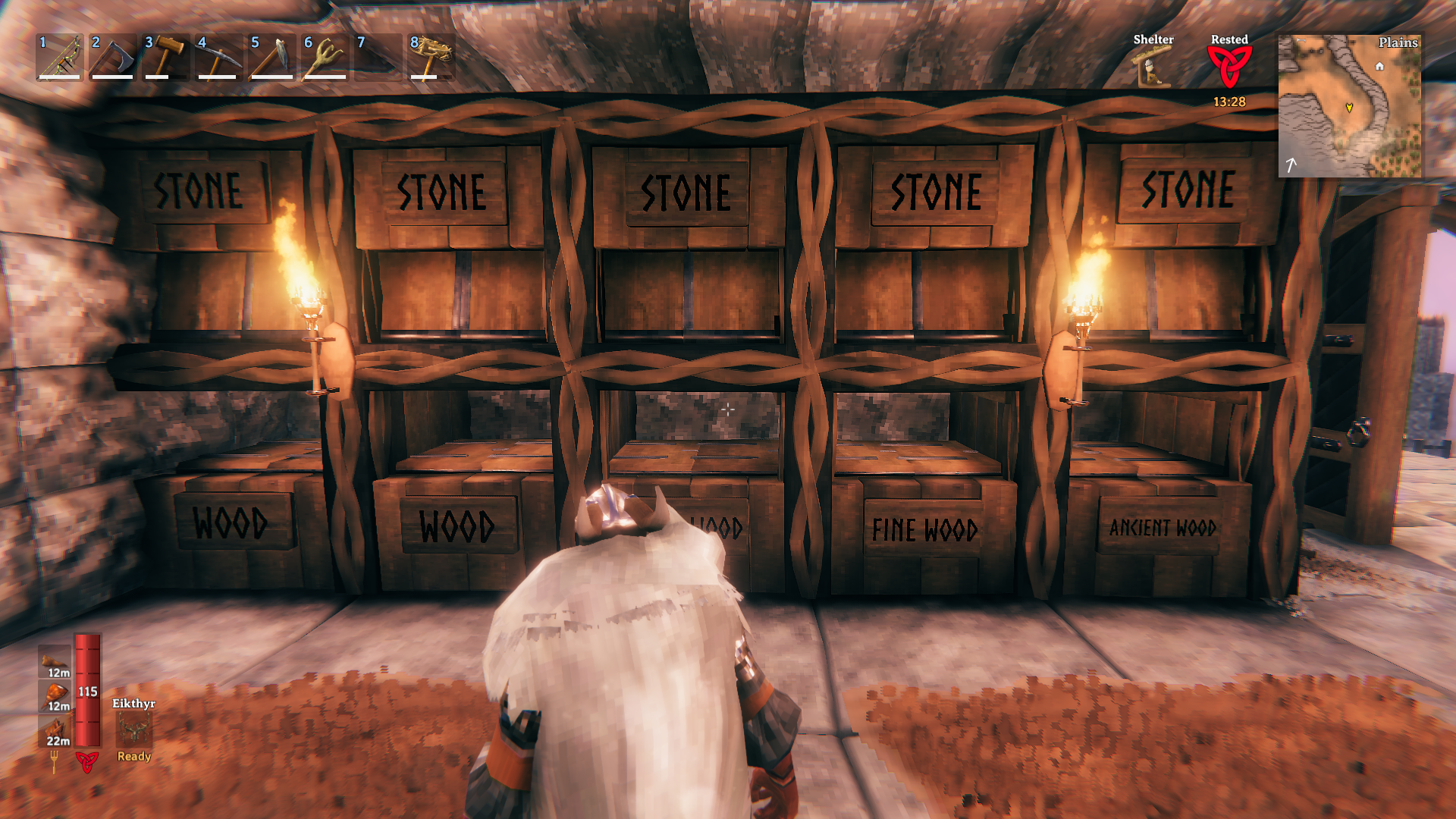Pick the cultivator in hotbar slot 6
Viewport: 1456px width, 819px height.
pos(325,57)
